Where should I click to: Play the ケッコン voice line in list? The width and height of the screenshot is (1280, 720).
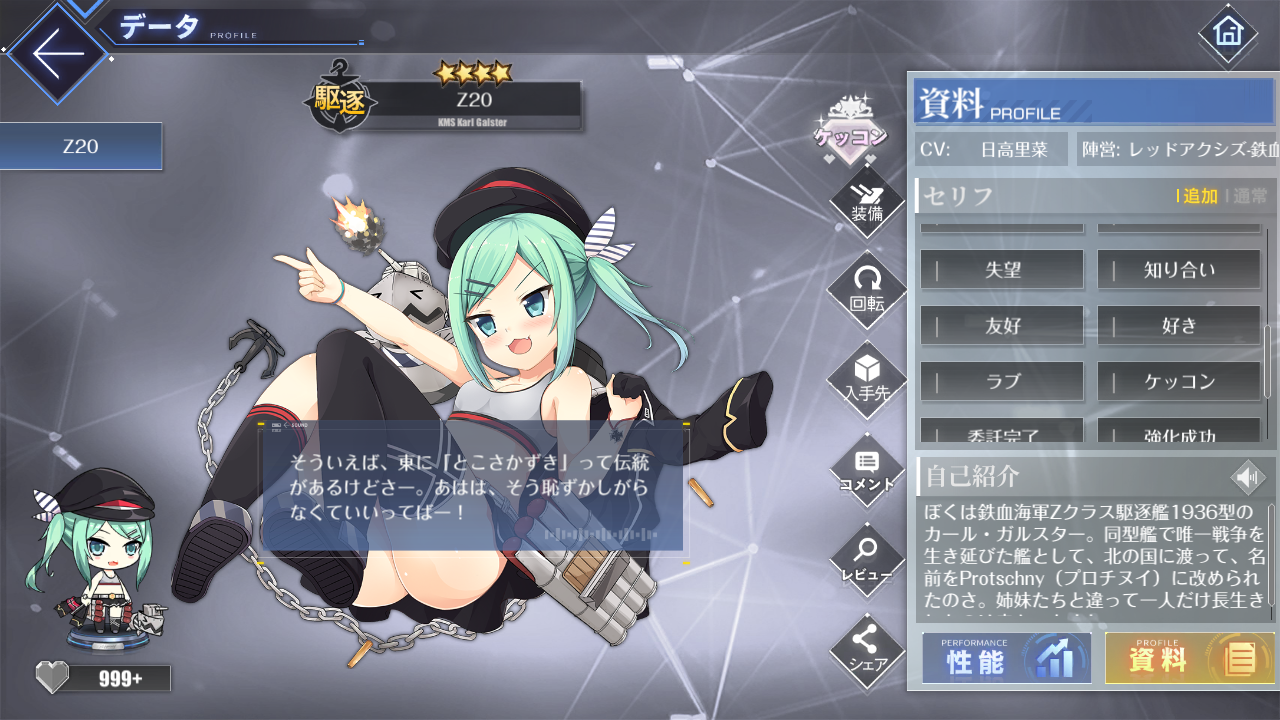pos(1179,381)
